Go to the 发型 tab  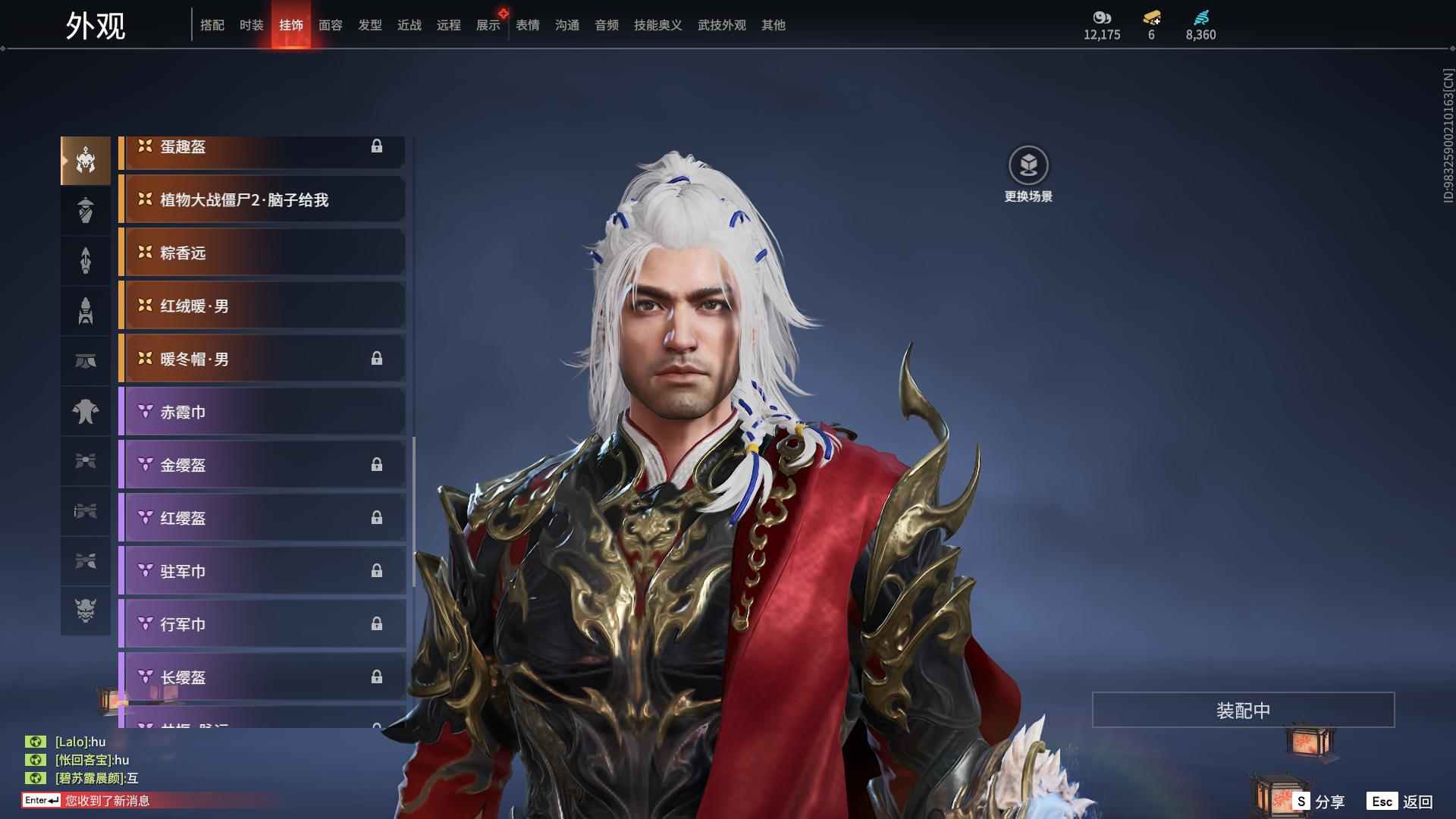[369, 25]
